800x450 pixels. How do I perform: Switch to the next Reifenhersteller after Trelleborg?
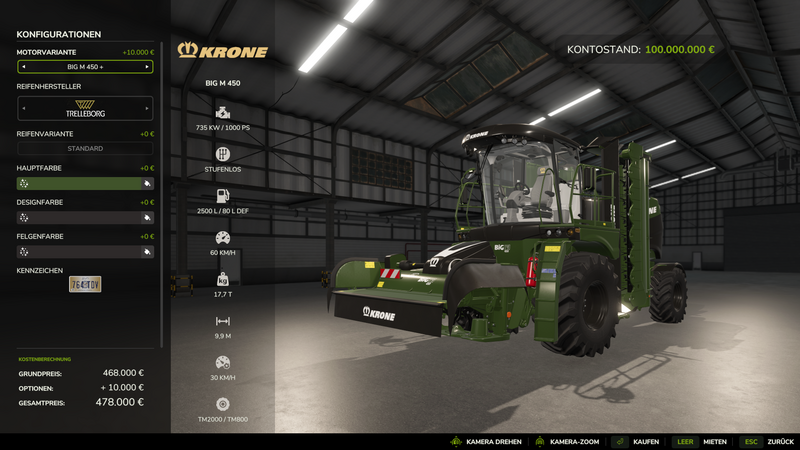coord(148,108)
